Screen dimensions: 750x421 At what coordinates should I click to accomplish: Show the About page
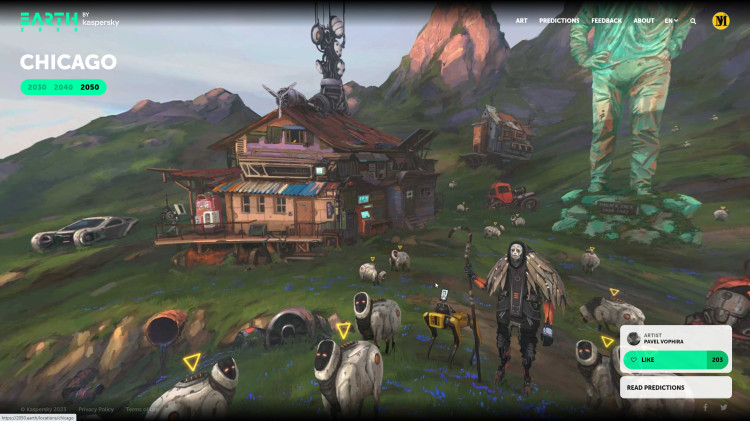click(x=644, y=20)
